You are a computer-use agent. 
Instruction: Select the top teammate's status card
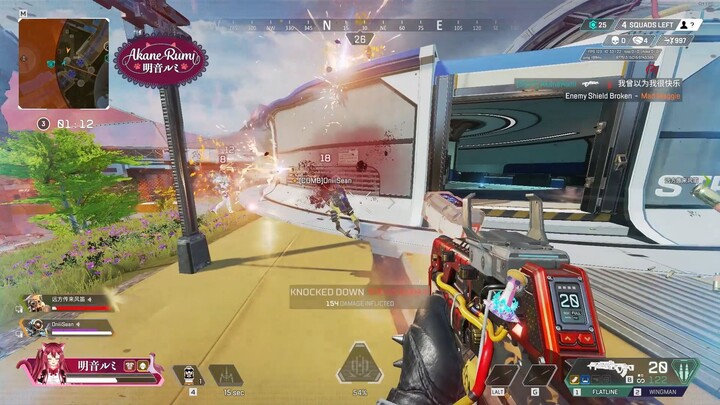coord(64,301)
